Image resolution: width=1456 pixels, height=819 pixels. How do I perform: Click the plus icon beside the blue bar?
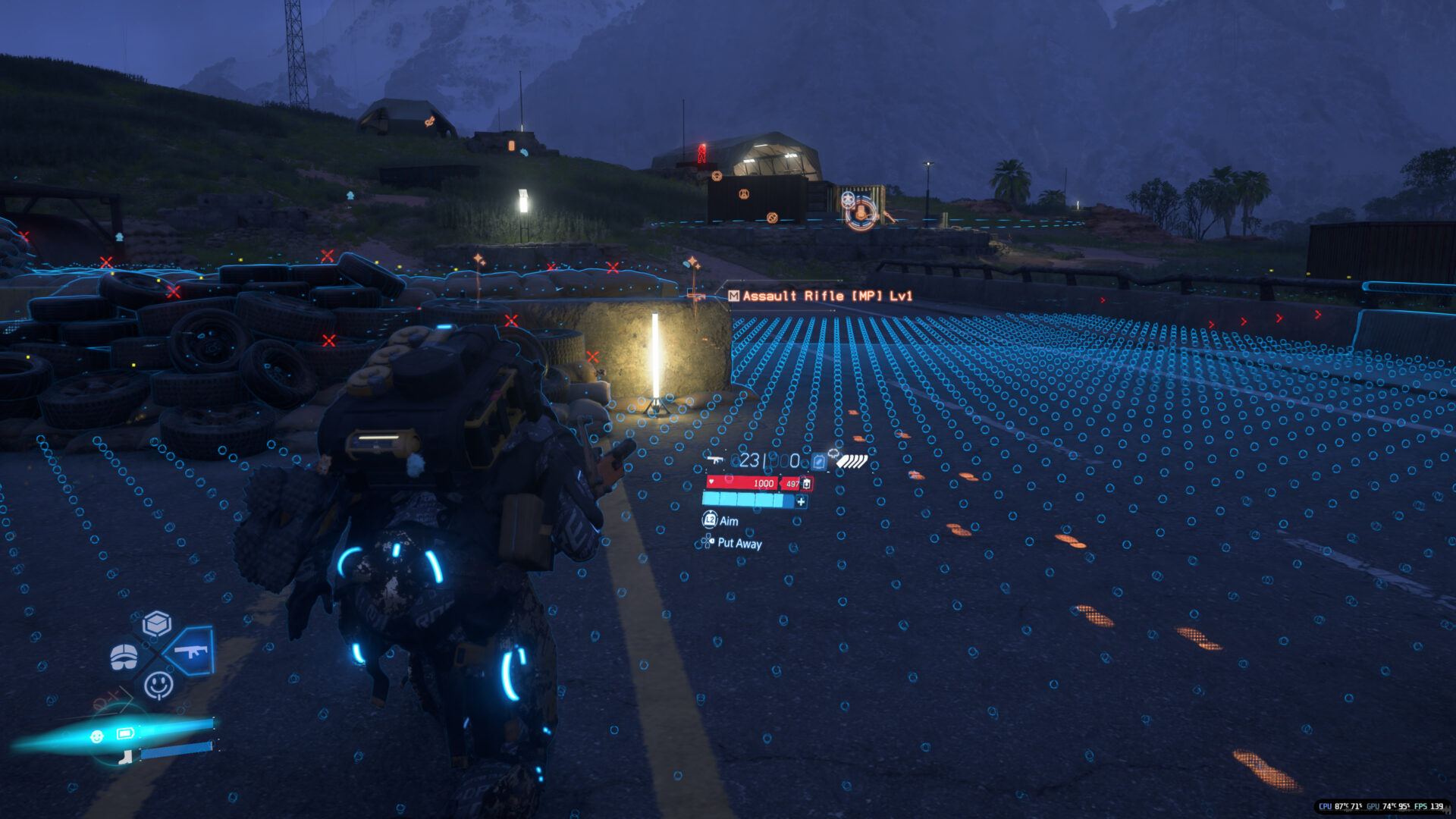click(801, 501)
